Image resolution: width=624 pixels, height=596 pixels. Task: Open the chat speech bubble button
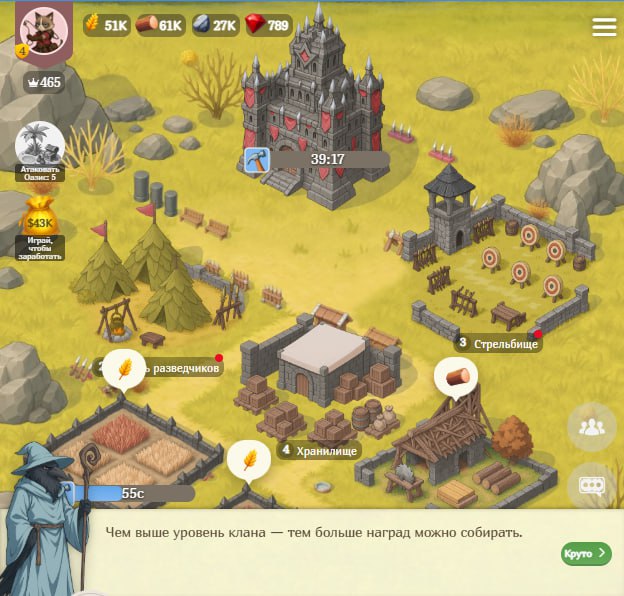(591, 486)
